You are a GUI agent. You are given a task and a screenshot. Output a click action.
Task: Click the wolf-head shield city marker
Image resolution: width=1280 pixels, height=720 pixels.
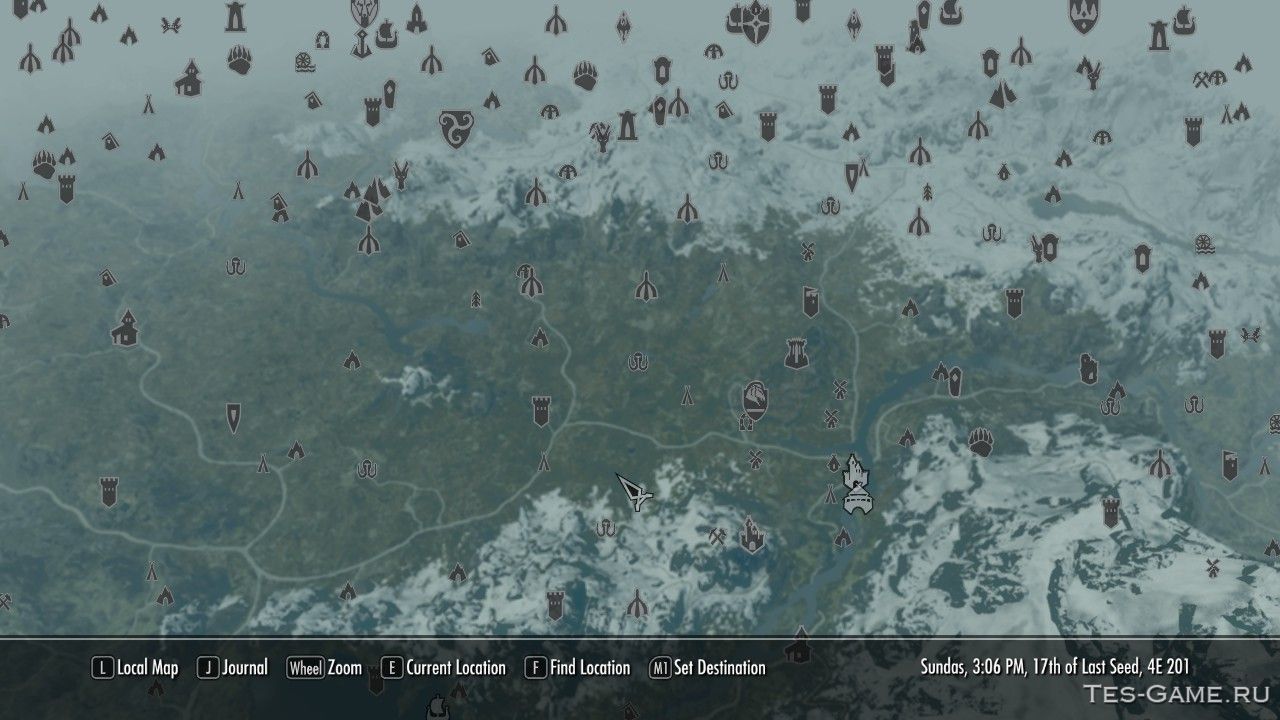click(x=364, y=13)
